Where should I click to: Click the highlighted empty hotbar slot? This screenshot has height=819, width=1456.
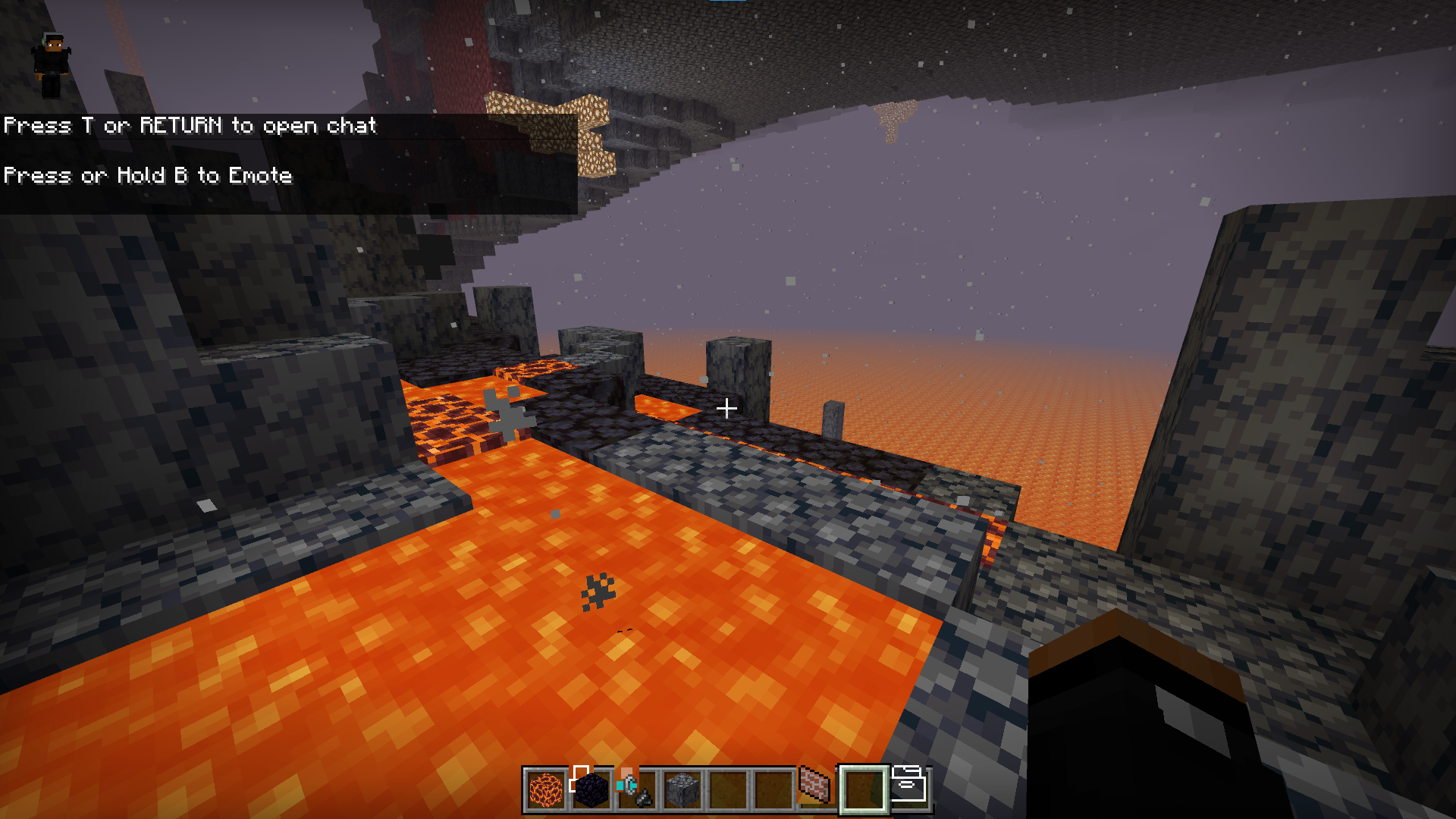click(x=863, y=789)
